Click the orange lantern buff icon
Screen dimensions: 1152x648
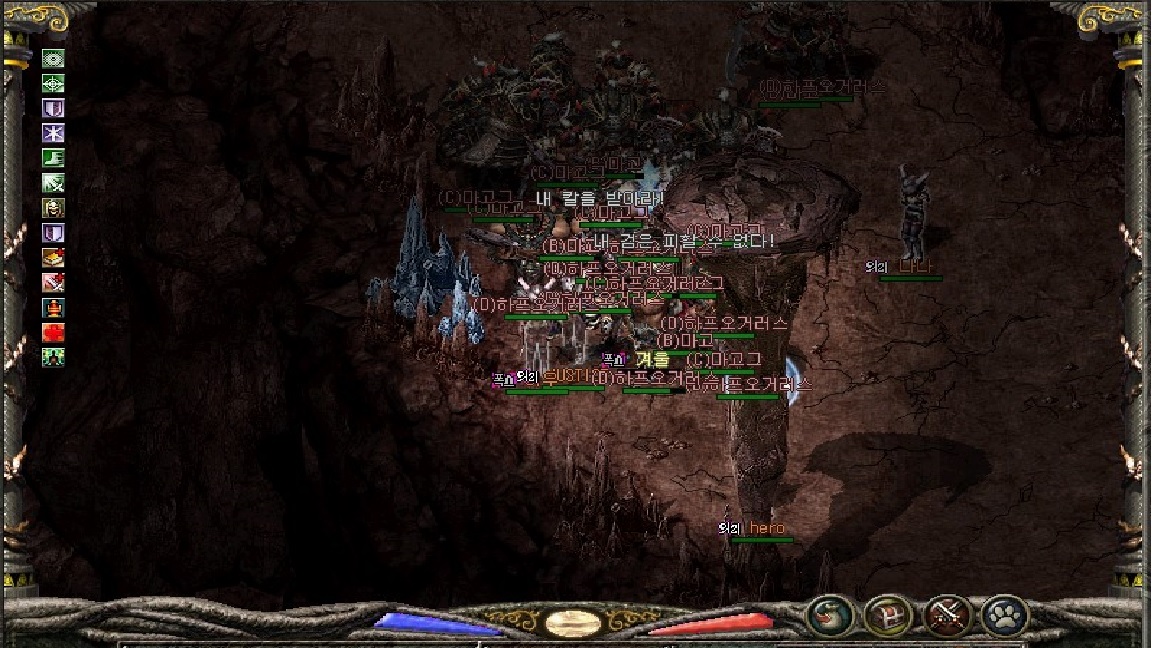[53, 307]
